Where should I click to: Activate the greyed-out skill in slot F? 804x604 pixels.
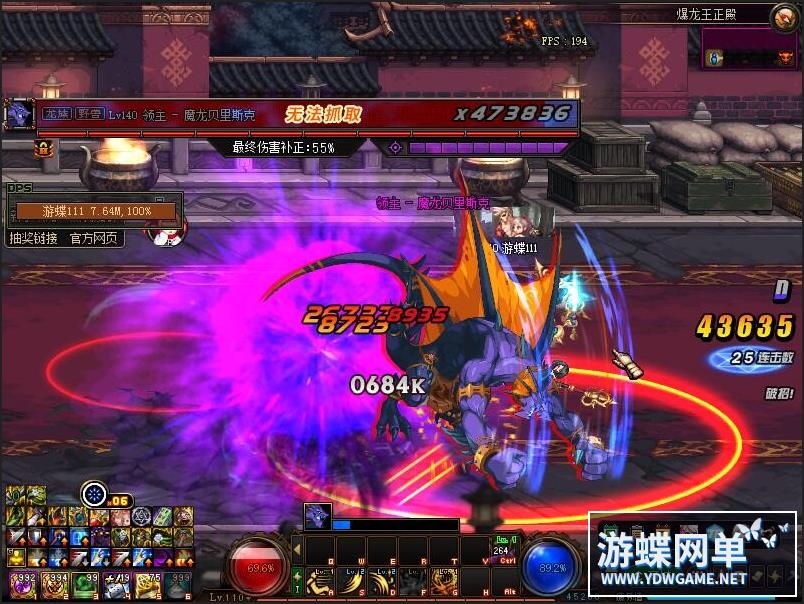tap(411, 581)
